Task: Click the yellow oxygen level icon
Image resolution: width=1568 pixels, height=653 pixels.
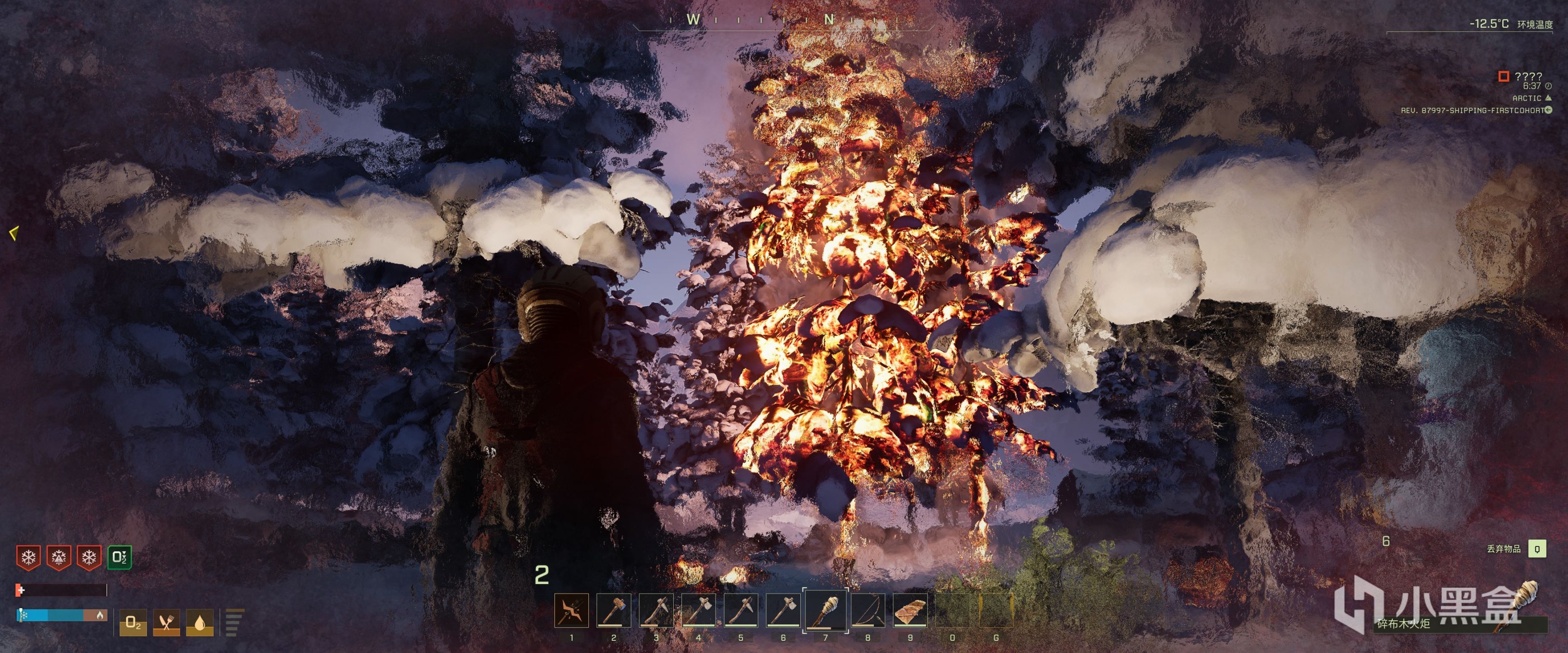Action: click(x=133, y=623)
